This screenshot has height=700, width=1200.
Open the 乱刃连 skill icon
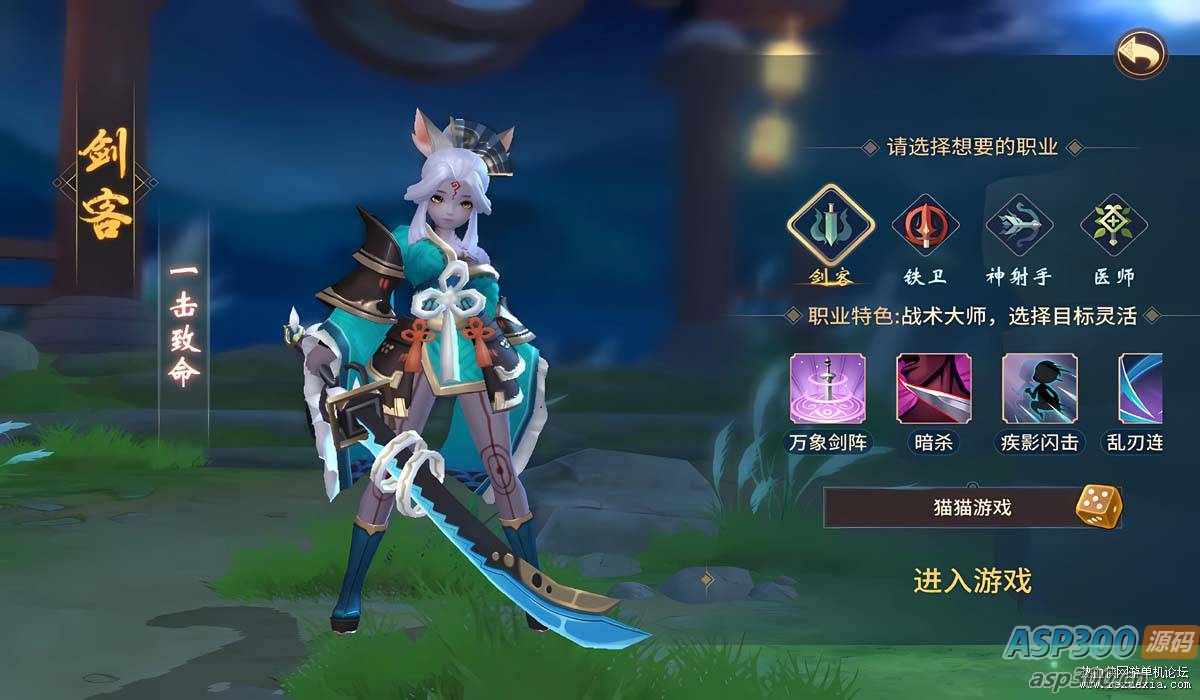click(x=1140, y=389)
